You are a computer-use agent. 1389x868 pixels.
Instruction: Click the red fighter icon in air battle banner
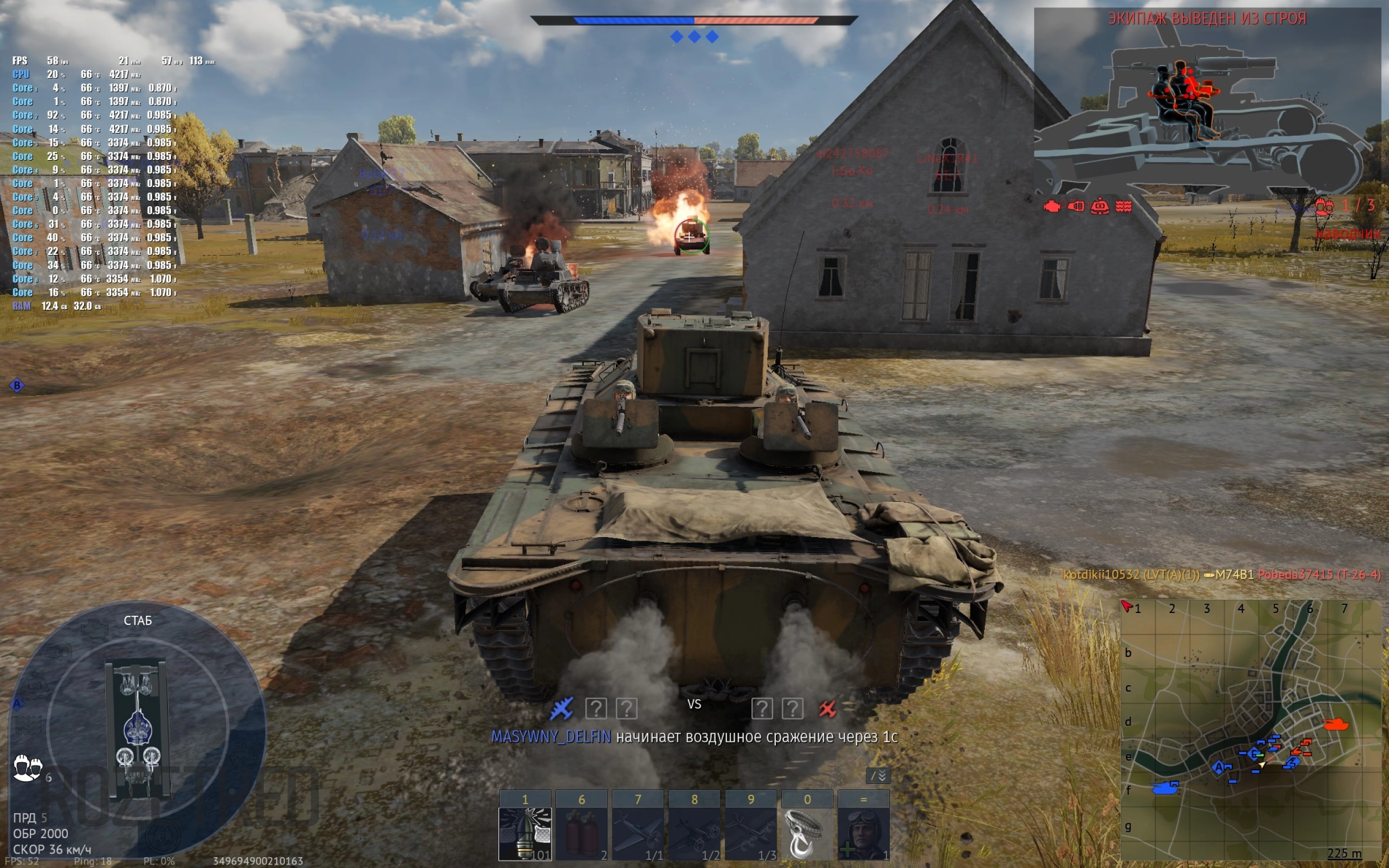click(827, 709)
